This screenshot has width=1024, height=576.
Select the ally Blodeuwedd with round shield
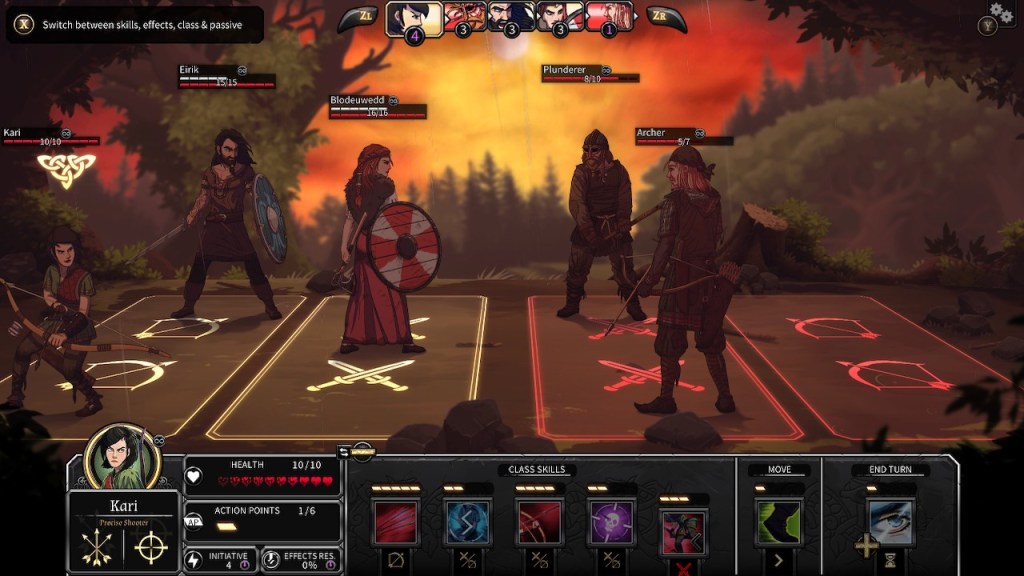tap(378, 250)
